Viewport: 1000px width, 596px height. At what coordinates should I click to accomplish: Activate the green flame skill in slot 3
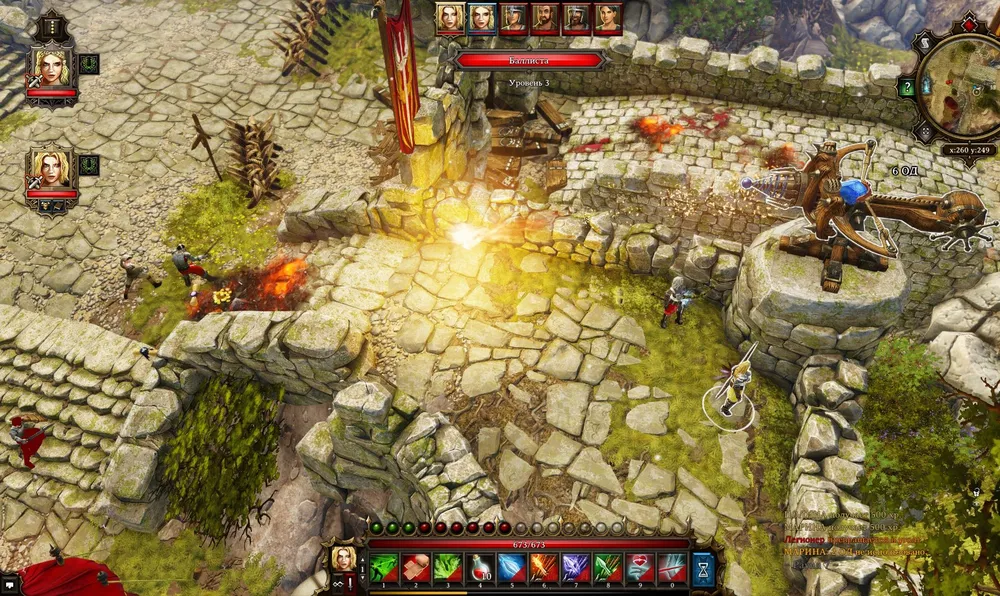pos(448,568)
